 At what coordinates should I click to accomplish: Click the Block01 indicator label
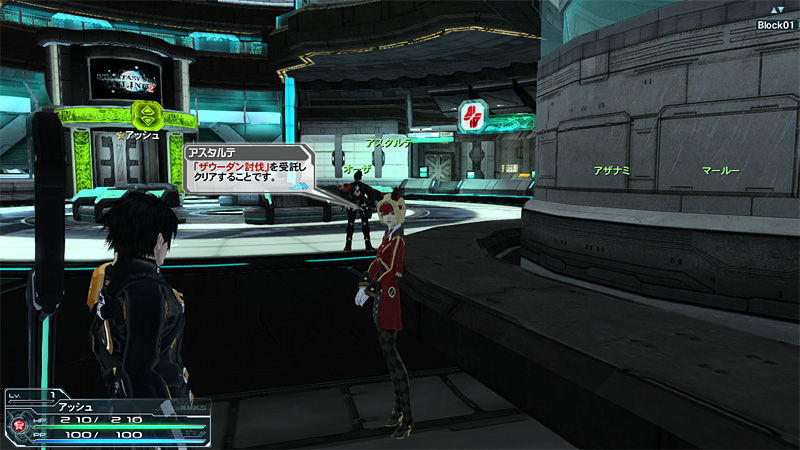(x=775, y=25)
